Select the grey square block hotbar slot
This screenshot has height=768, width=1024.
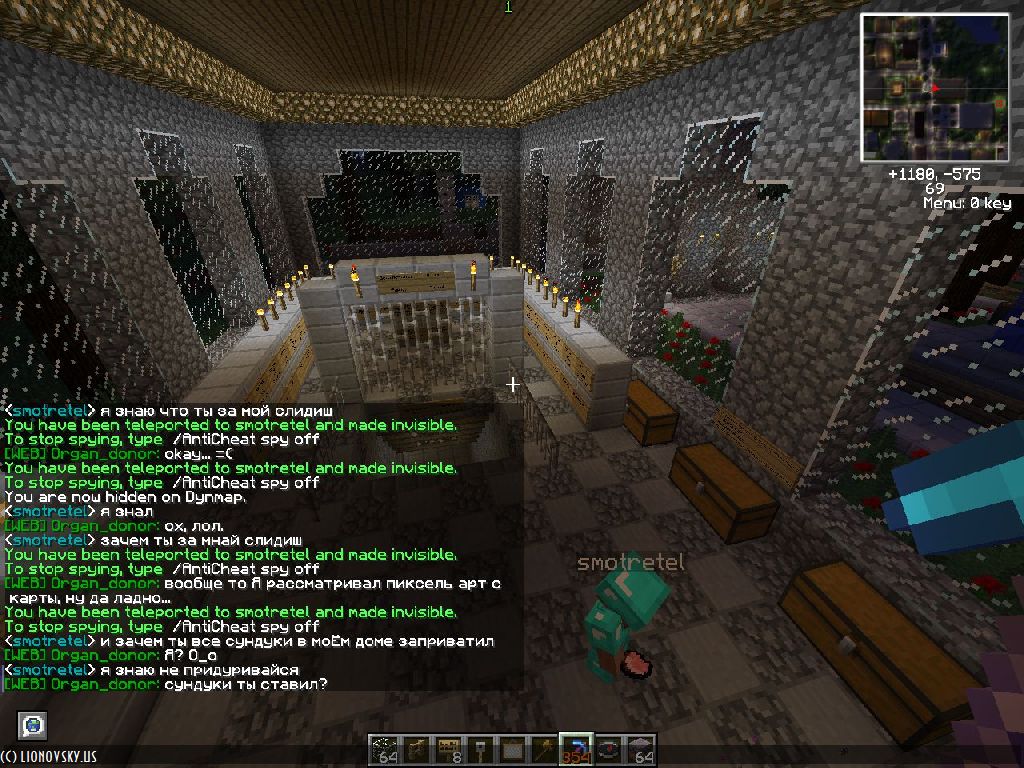point(512,749)
